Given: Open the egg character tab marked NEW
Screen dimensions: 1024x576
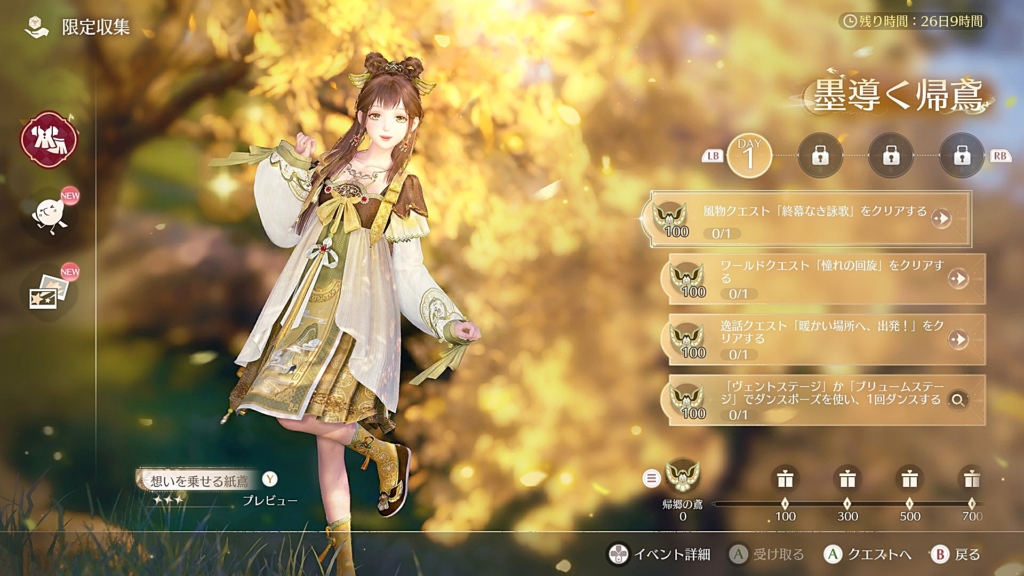Looking at the screenshot, I should point(48,213).
